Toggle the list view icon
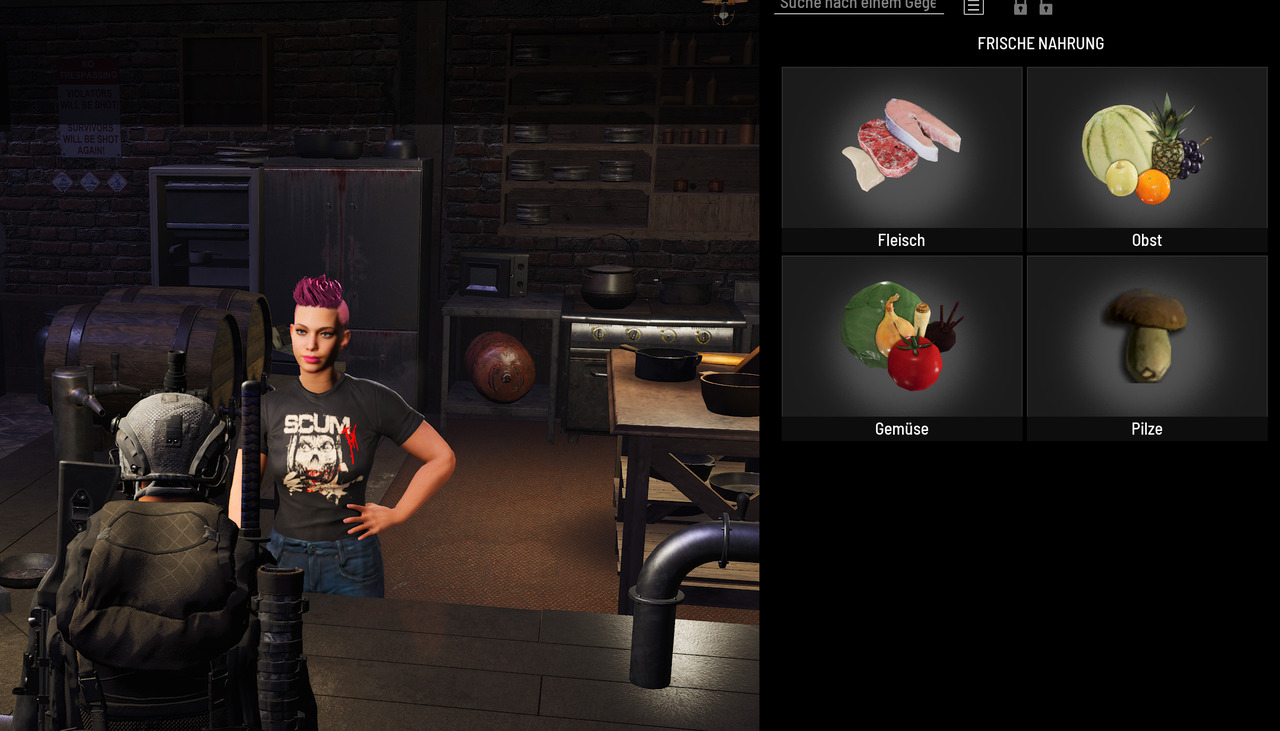The image size is (1280, 731). tap(973, 7)
